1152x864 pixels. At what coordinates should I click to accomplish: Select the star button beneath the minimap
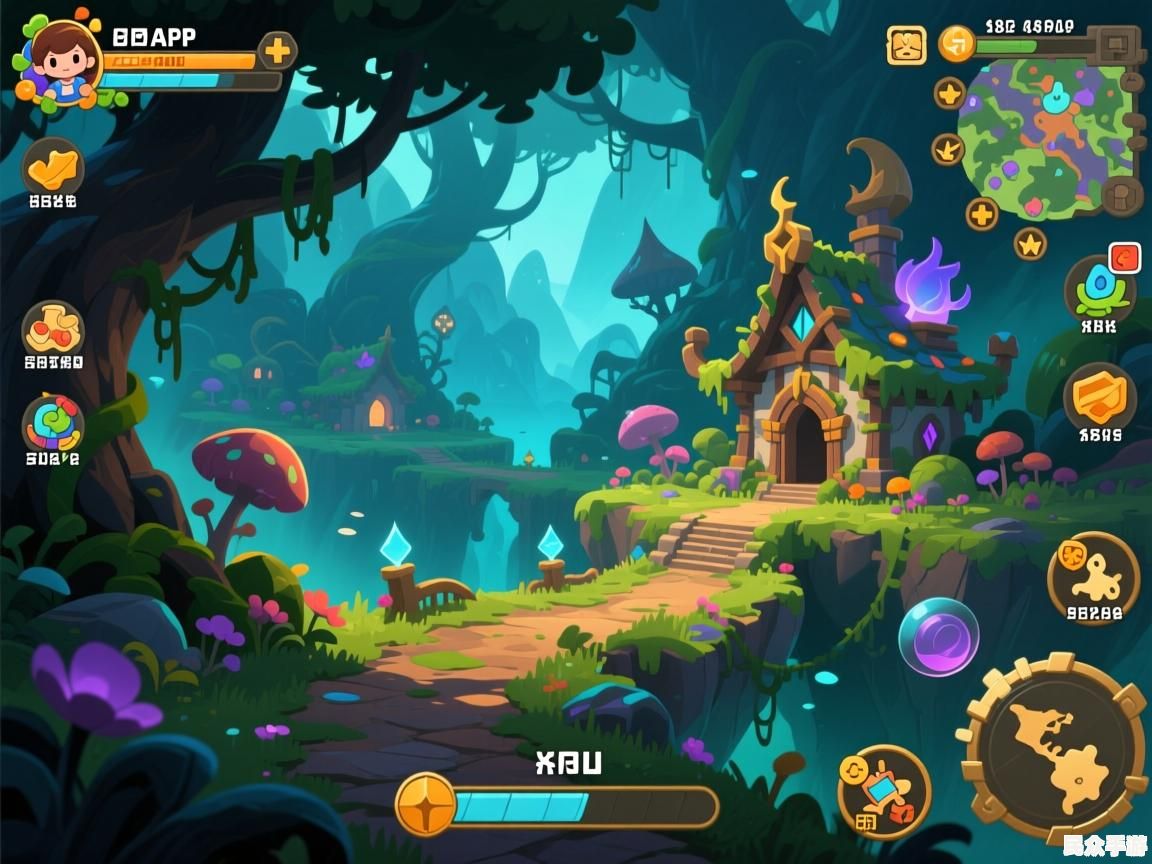pos(1030,243)
